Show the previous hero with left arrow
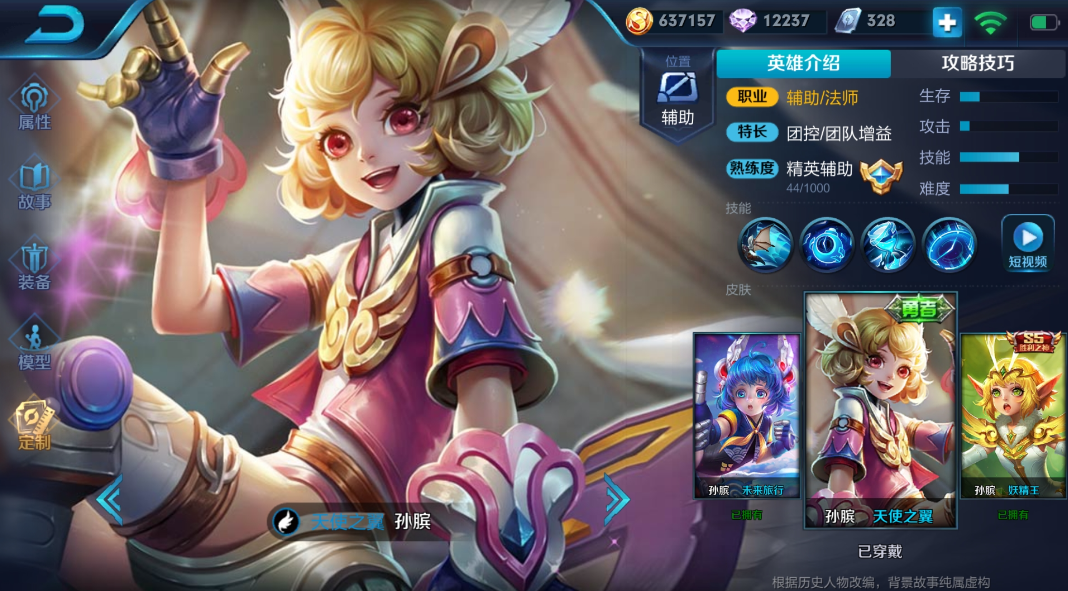Screen dimensions: 1068x591 (x=109, y=498)
